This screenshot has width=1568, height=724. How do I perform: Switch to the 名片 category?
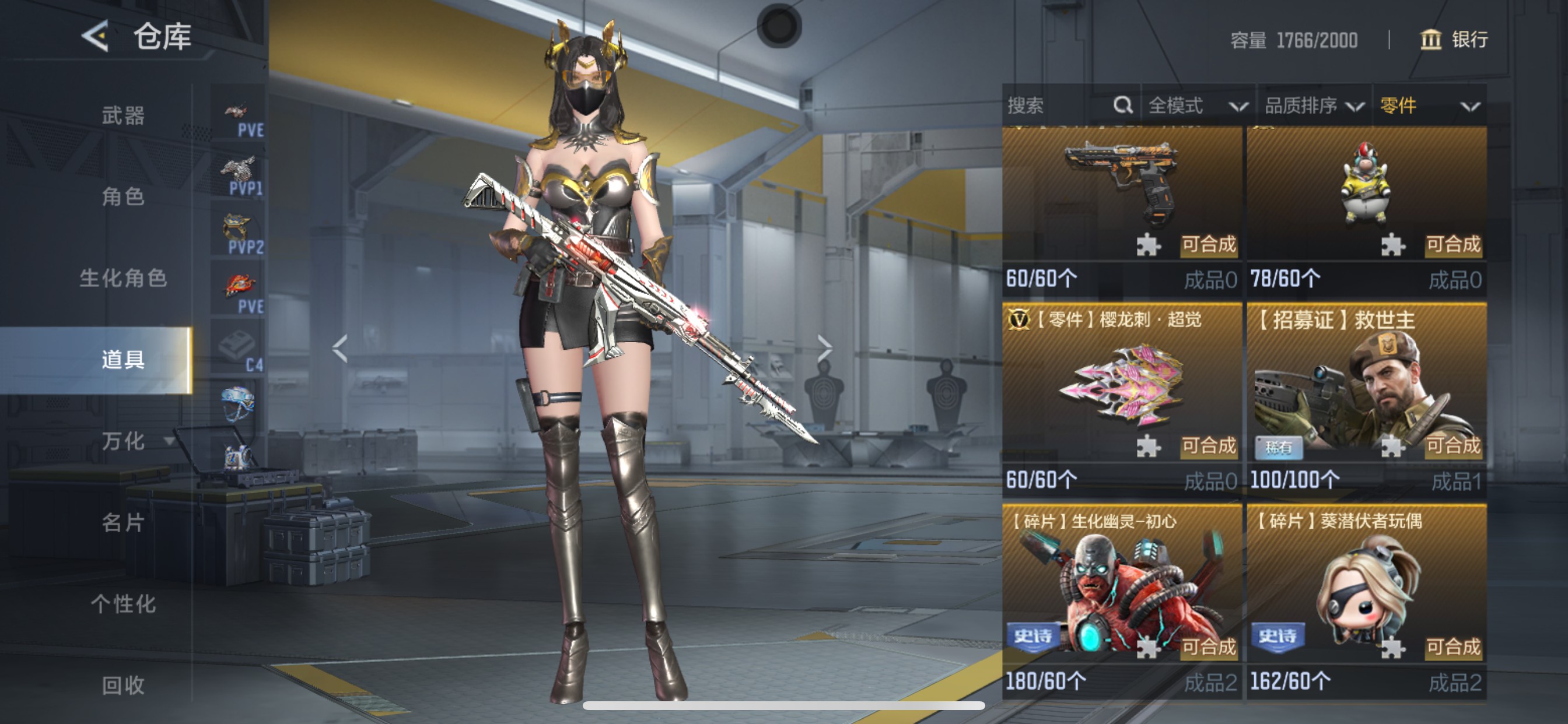123,523
